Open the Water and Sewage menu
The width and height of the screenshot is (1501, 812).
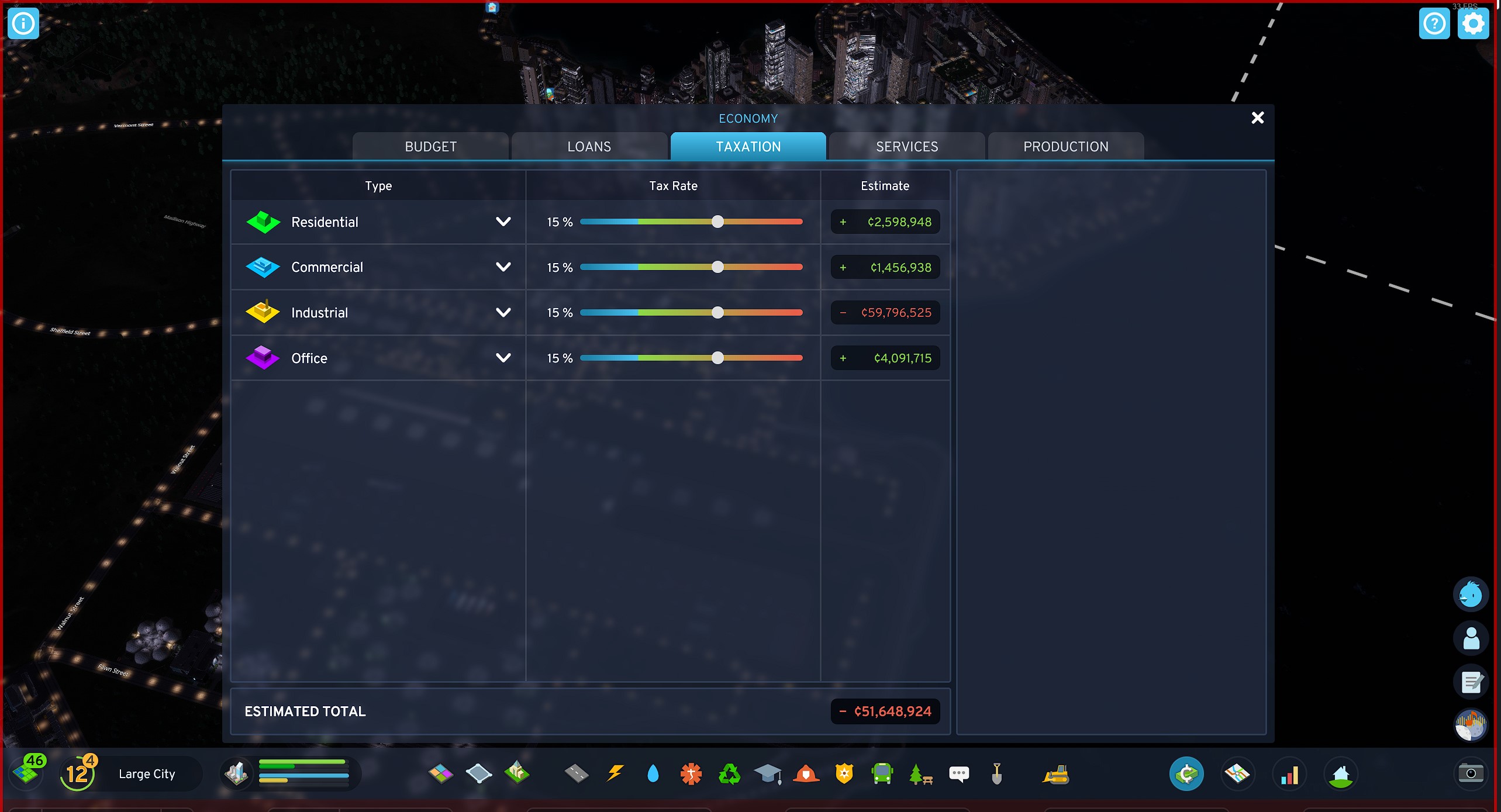pyautogui.click(x=652, y=773)
